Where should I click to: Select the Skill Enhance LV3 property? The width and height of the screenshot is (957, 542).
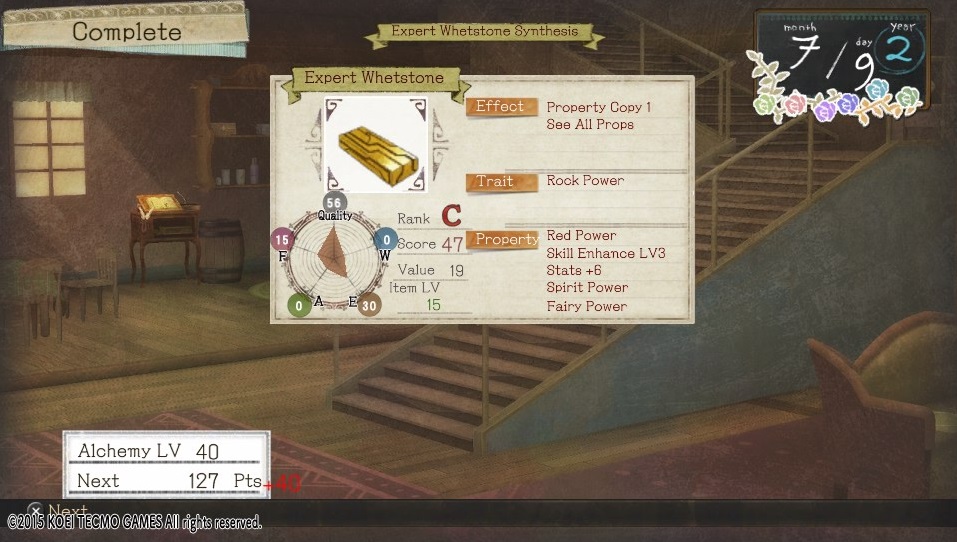pos(605,253)
